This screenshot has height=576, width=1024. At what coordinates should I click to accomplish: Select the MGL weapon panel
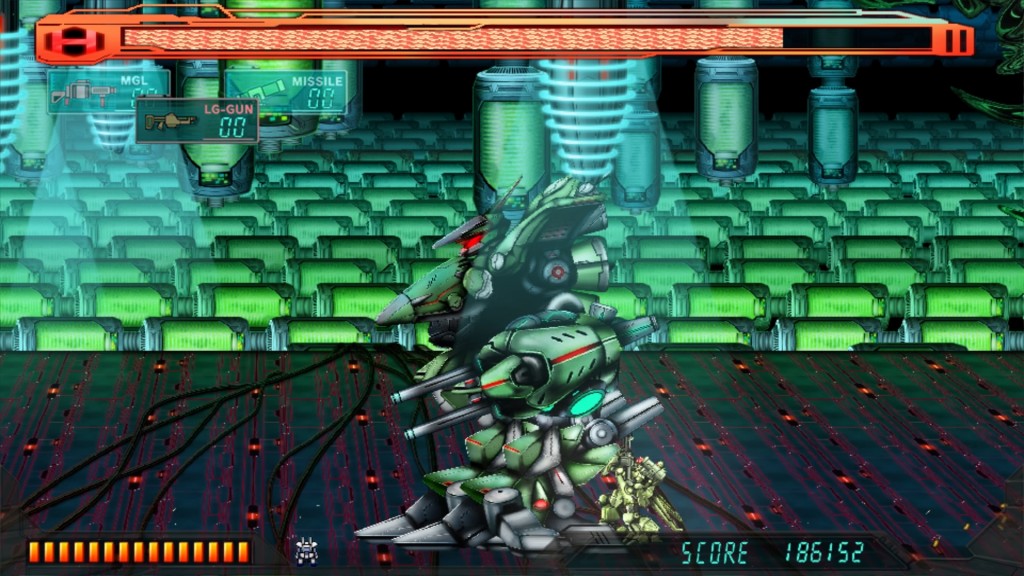click(x=108, y=90)
